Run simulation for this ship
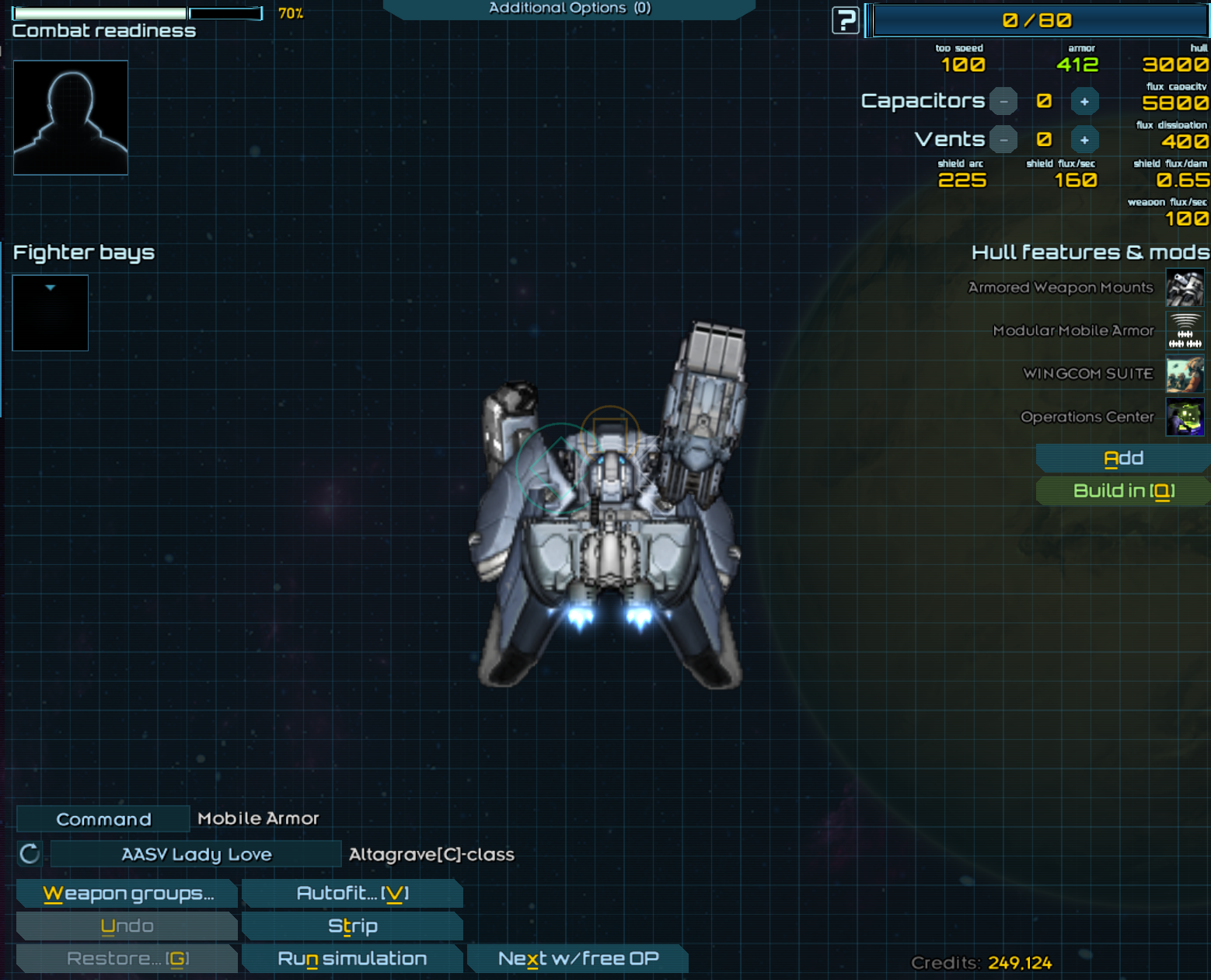Image resolution: width=1211 pixels, height=980 pixels. tap(352, 959)
